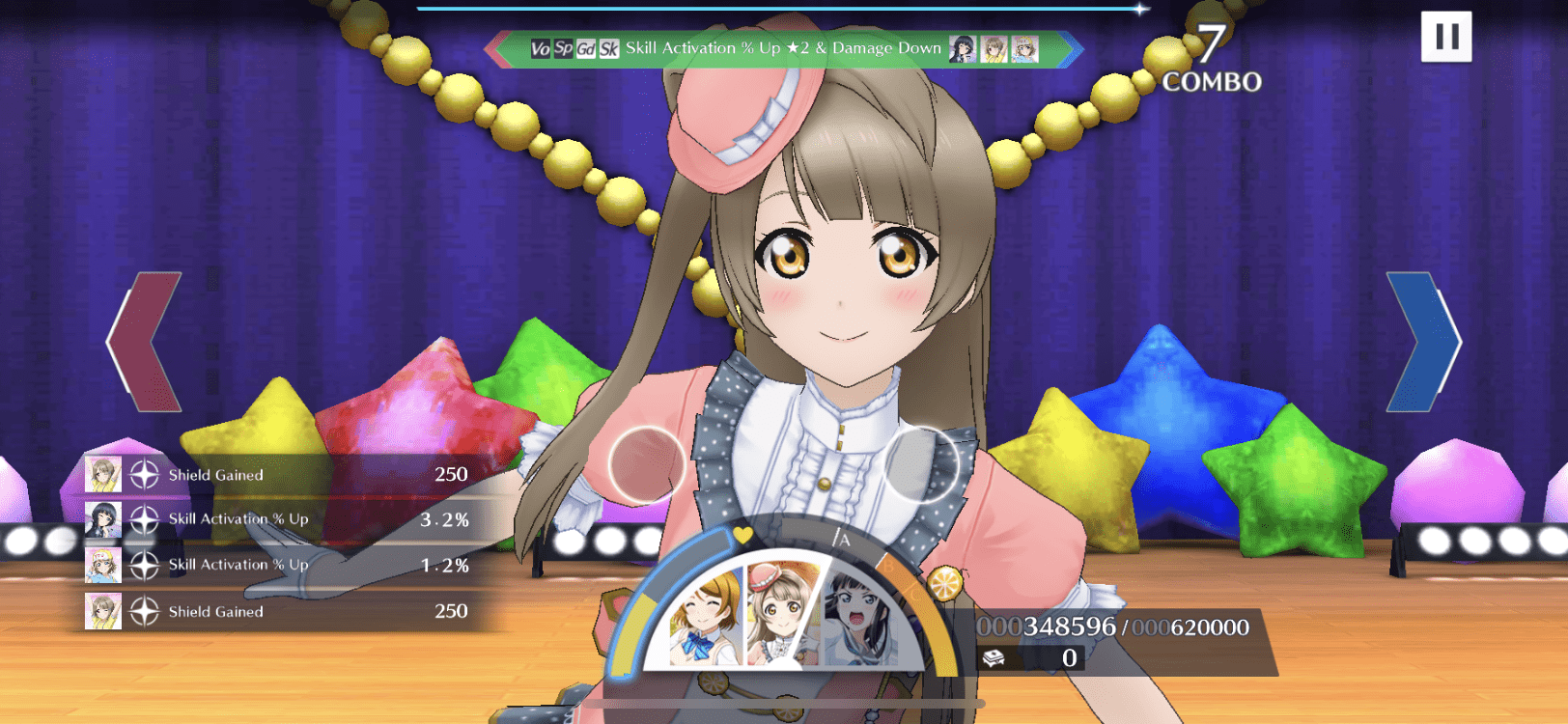Pause the live show
This screenshot has width=1568, height=724.
point(1445,37)
